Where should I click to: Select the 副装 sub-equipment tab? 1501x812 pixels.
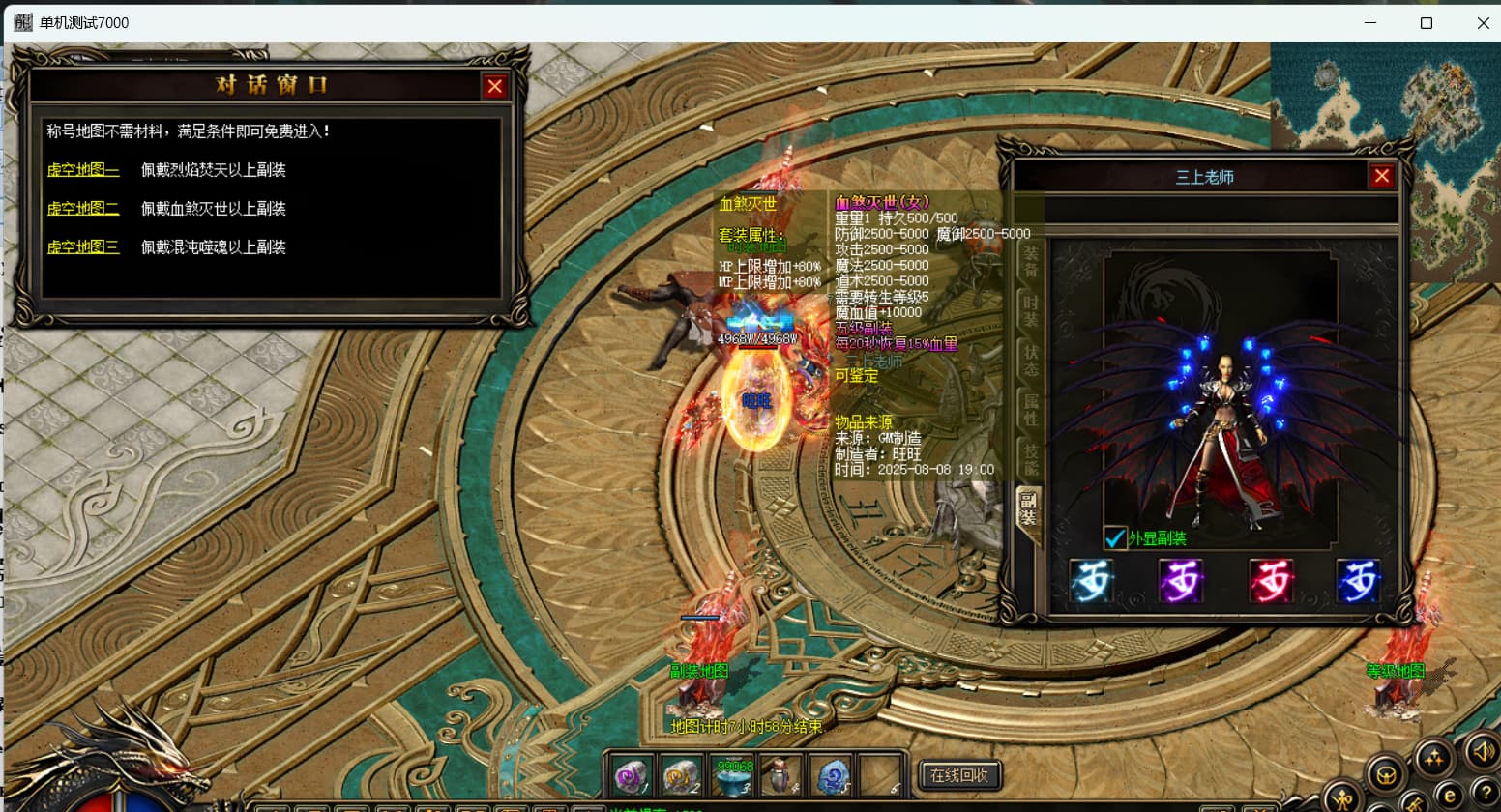click(x=1028, y=508)
